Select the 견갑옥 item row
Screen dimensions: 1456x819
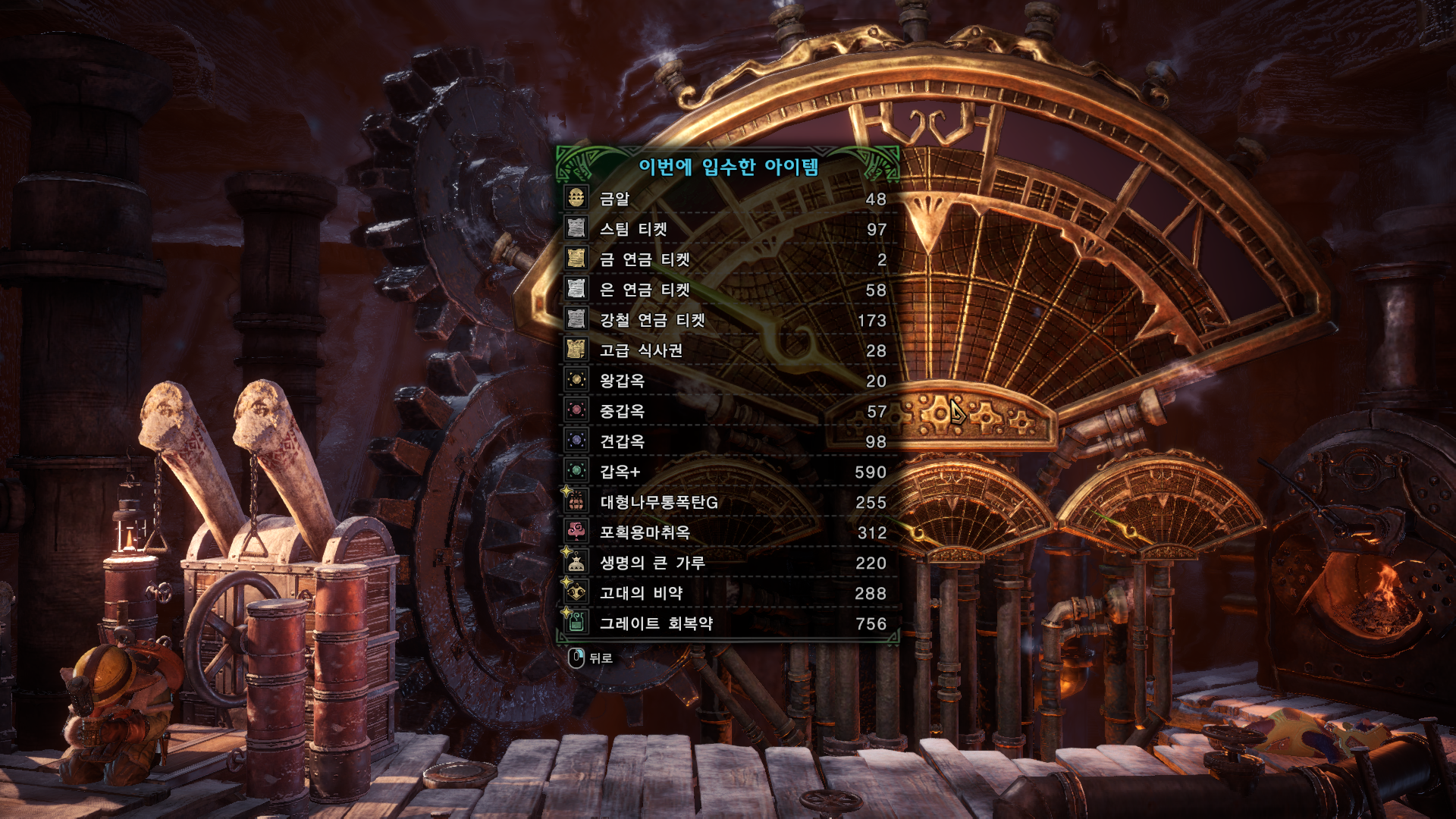coord(728,441)
